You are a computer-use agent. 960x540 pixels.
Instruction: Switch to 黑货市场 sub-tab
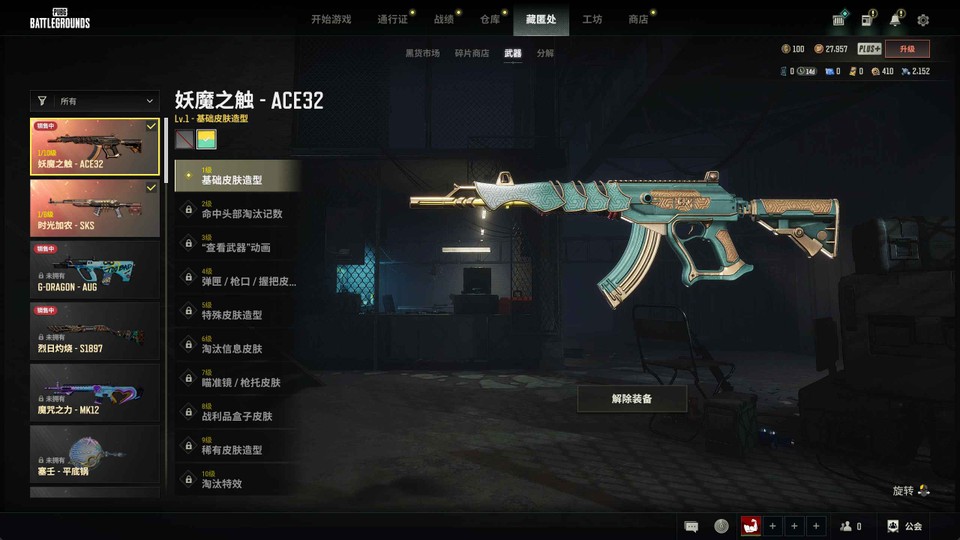(422, 53)
